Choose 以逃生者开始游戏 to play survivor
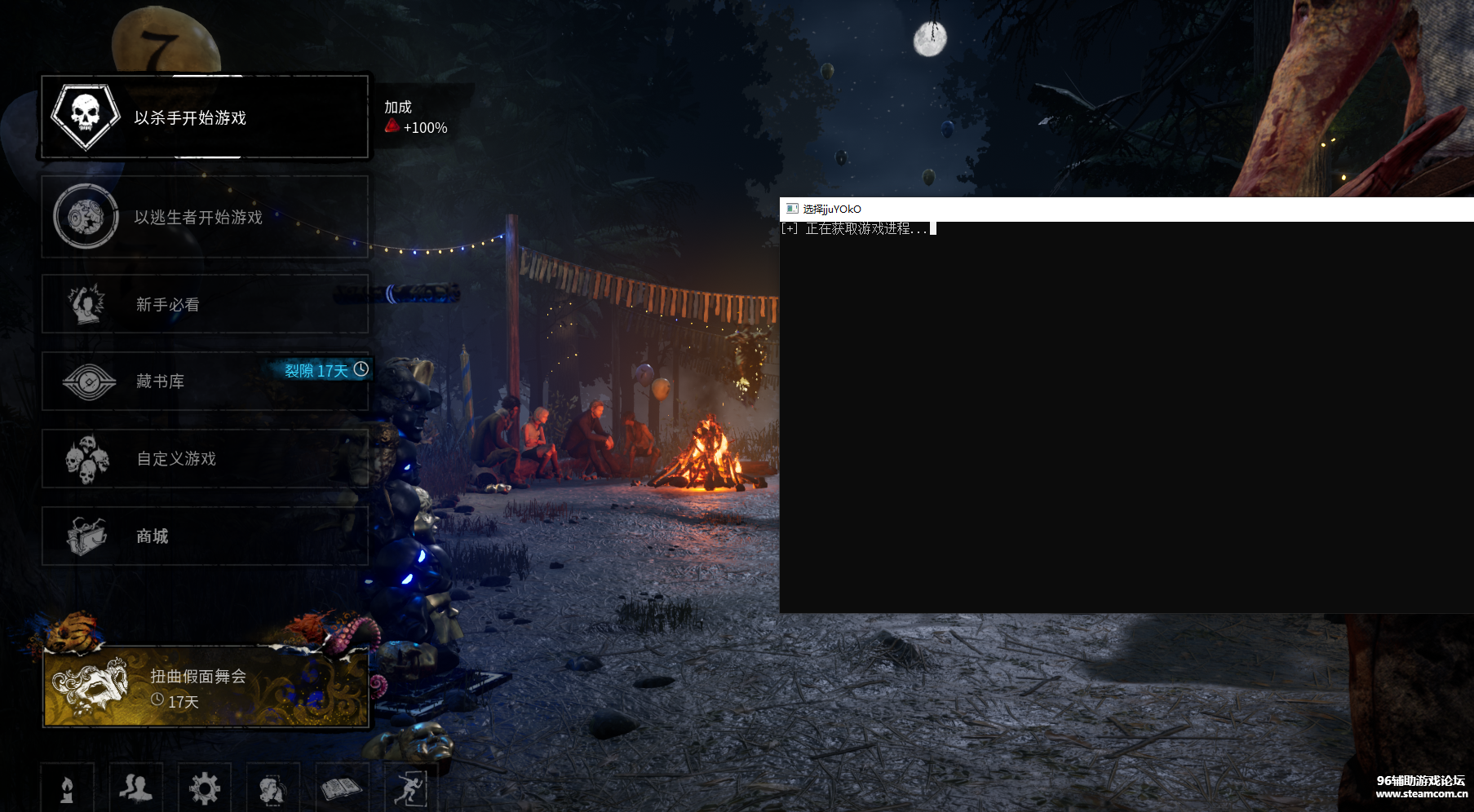This screenshot has width=1474, height=812. click(x=205, y=217)
